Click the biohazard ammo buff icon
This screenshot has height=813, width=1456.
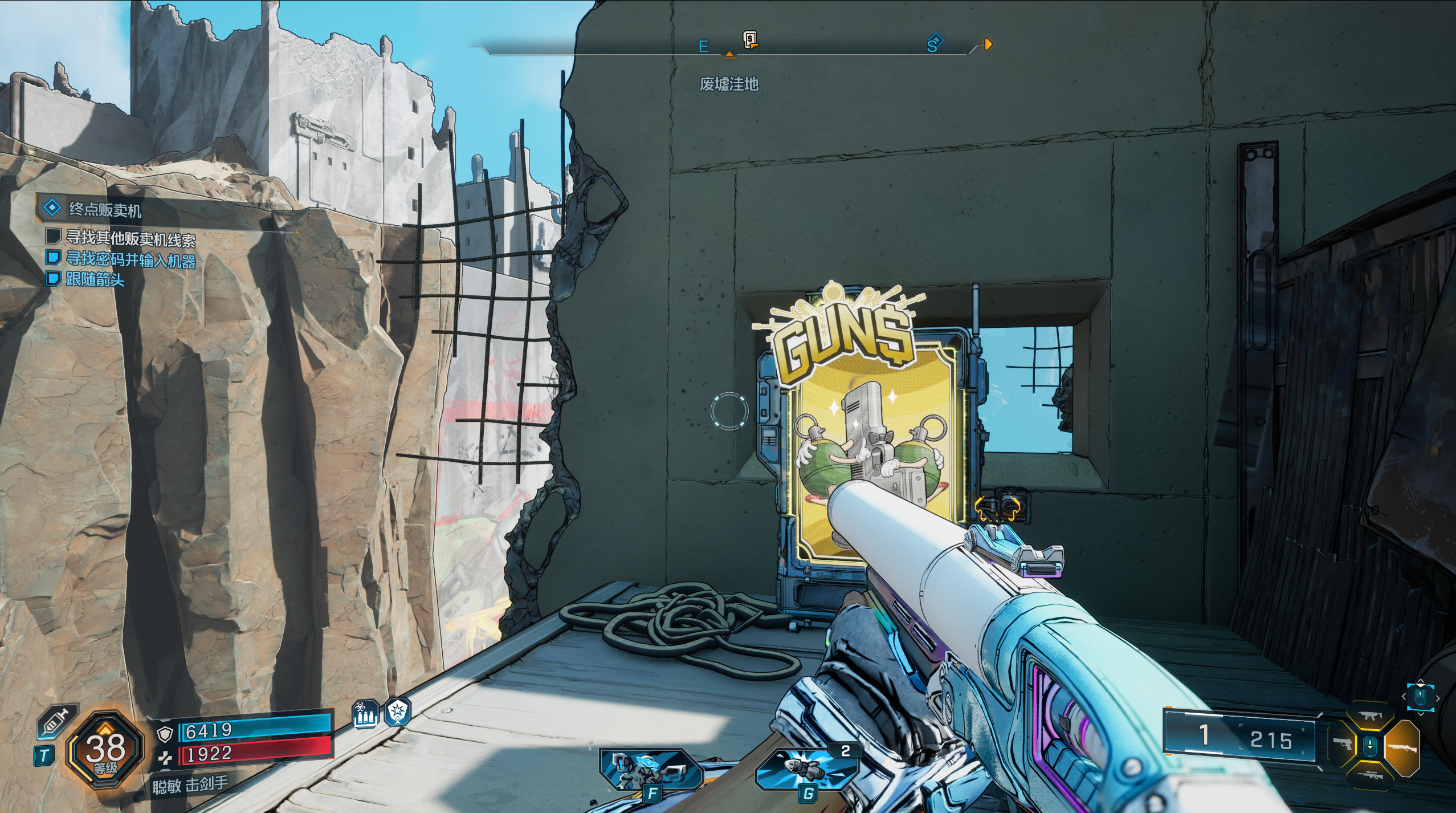click(365, 713)
